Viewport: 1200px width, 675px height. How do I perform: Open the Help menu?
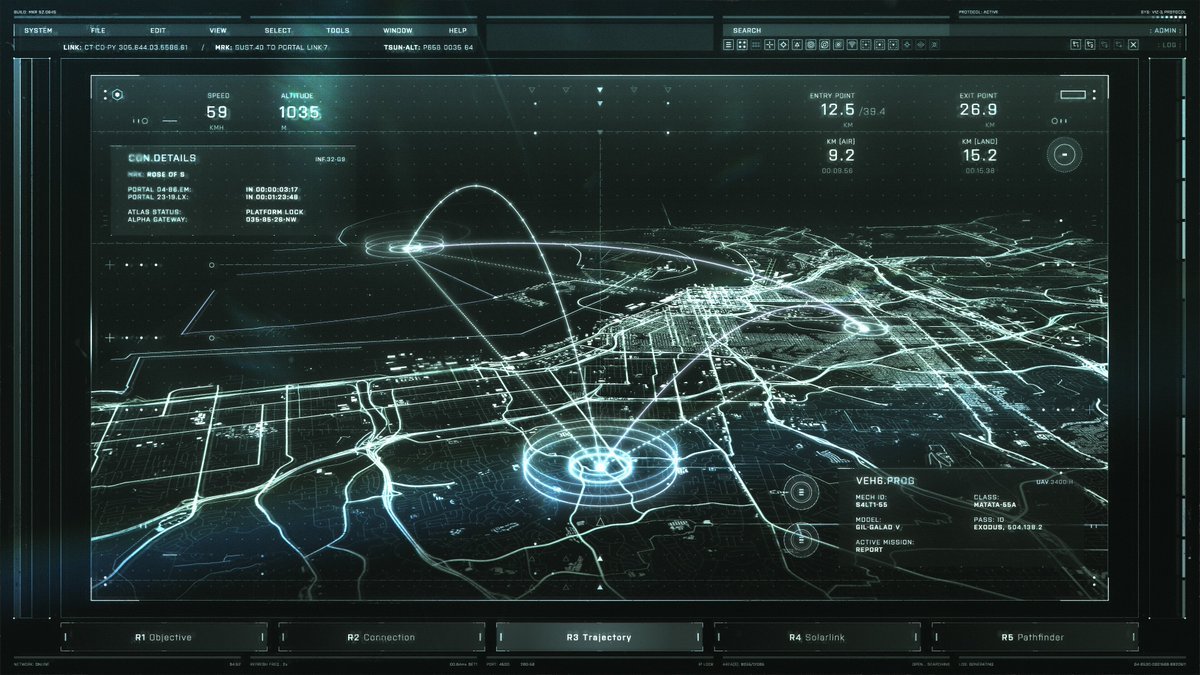coord(458,31)
